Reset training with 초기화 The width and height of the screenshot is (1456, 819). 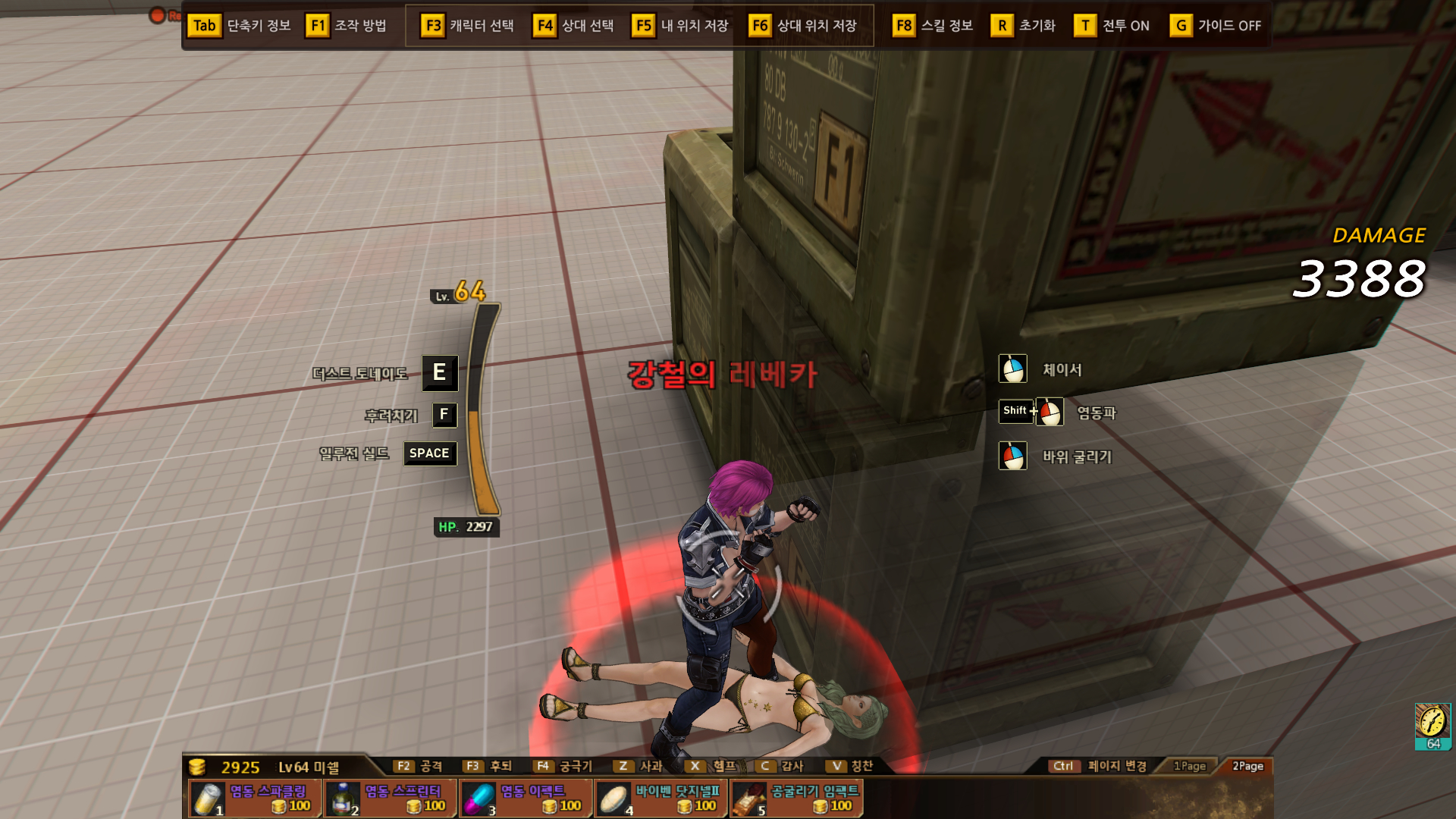pyautogui.click(x=1023, y=26)
